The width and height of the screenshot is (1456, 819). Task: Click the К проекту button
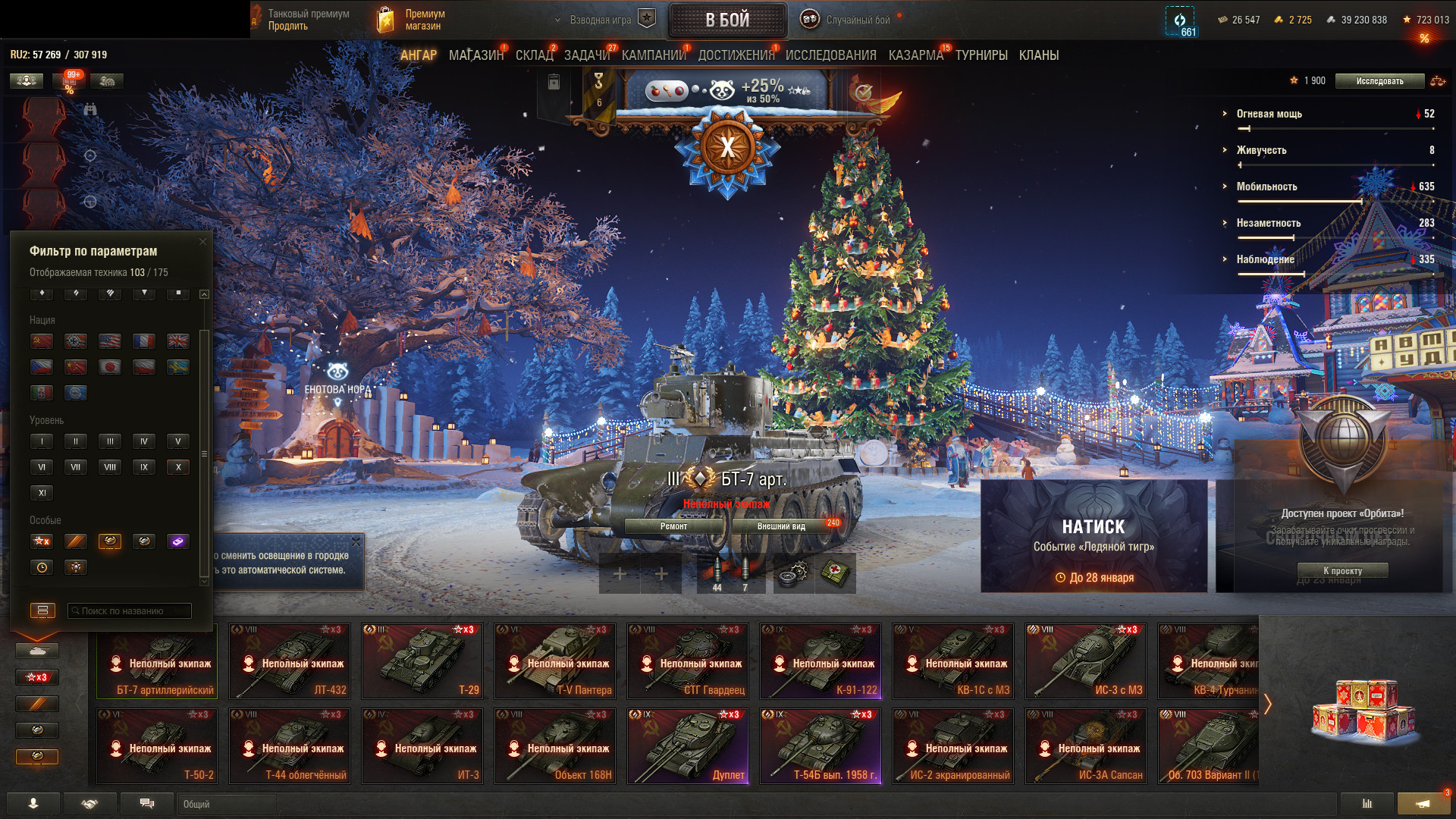click(x=1342, y=571)
